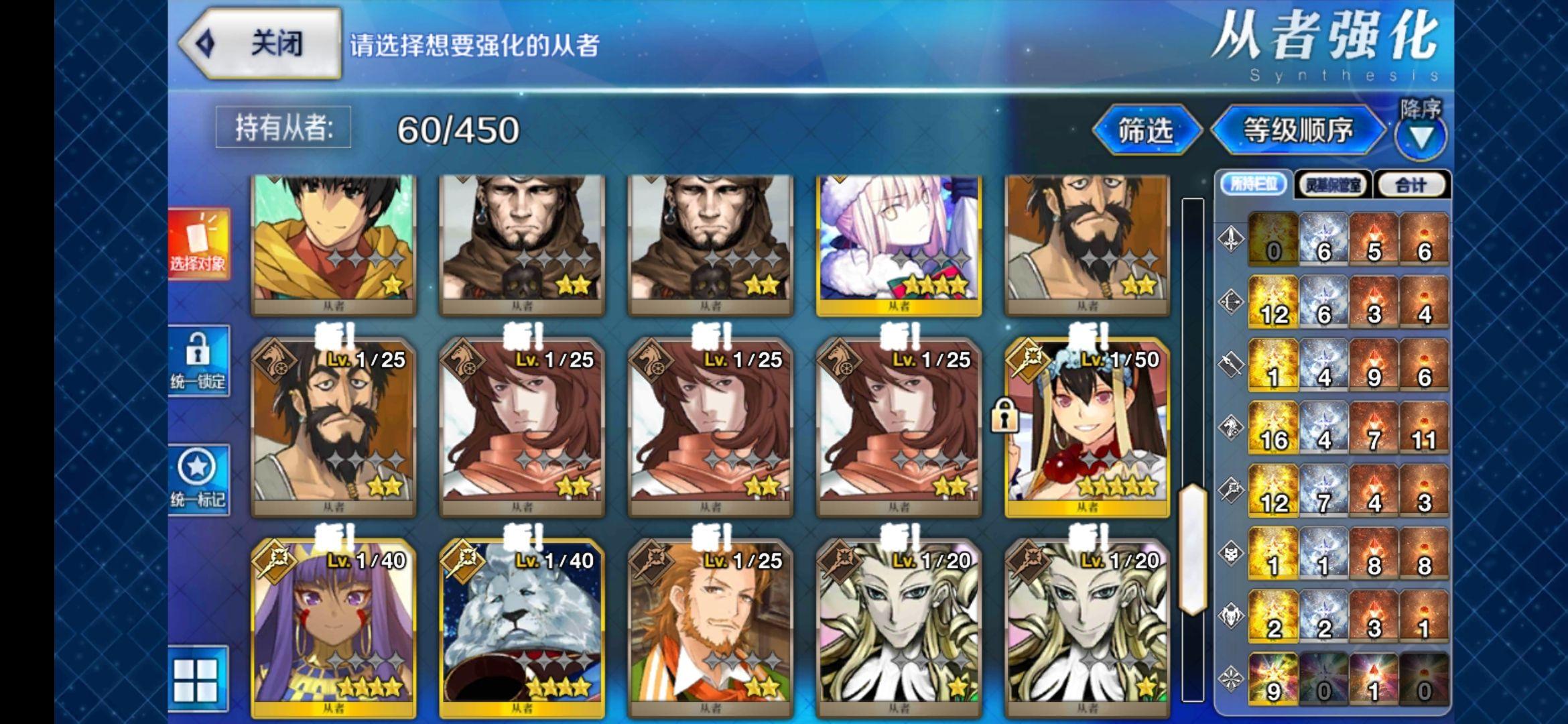The height and width of the screenshot is (724, 1568).
Task: Switch to the 所持栏位 tab
Action: click(1253, 184)
